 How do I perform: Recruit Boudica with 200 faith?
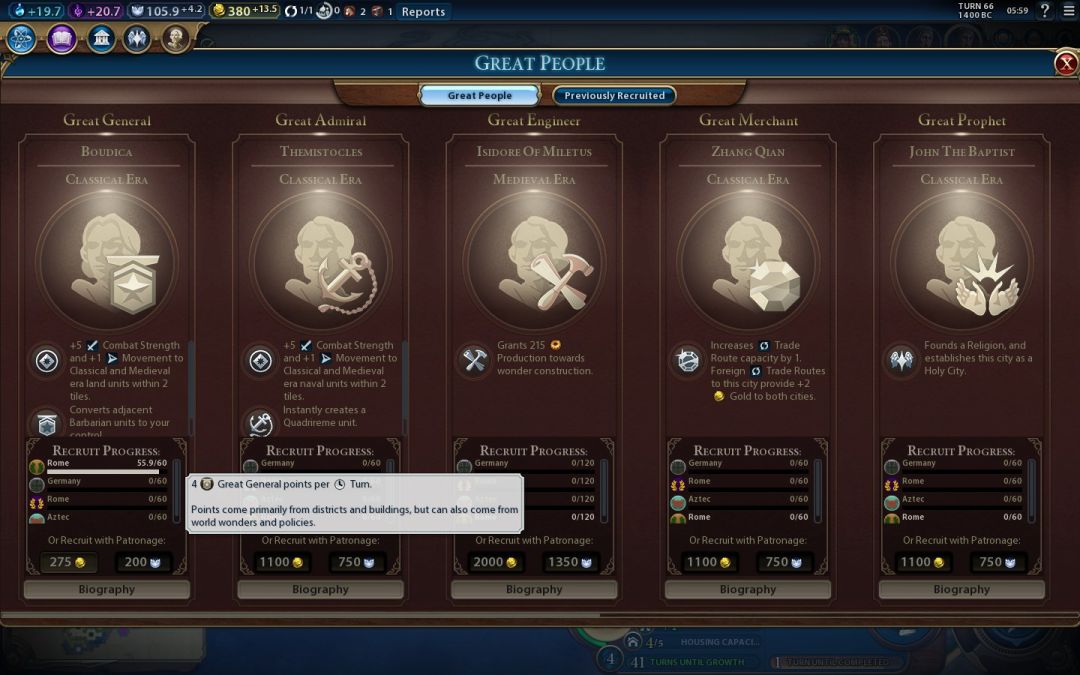(143, 563)
